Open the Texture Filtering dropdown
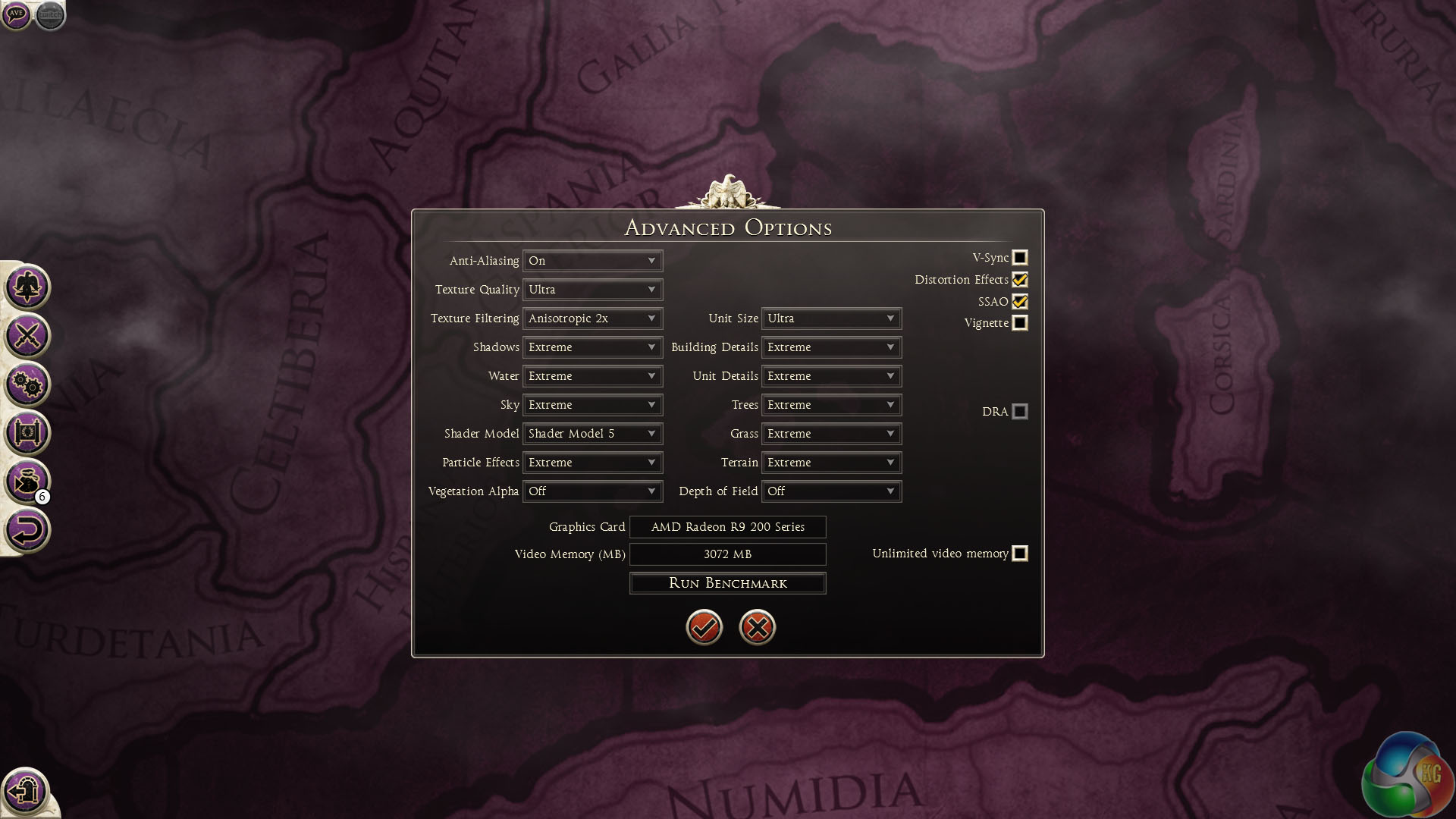 click(x=592, y=318)
